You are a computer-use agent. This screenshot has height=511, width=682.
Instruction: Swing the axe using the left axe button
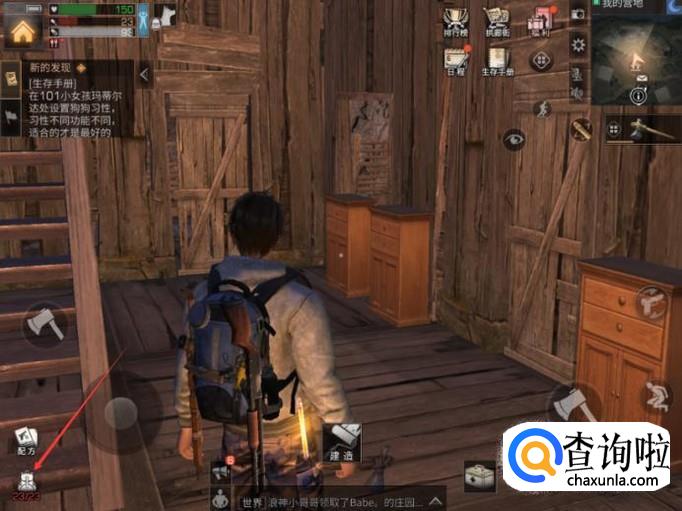click(43, 322)
